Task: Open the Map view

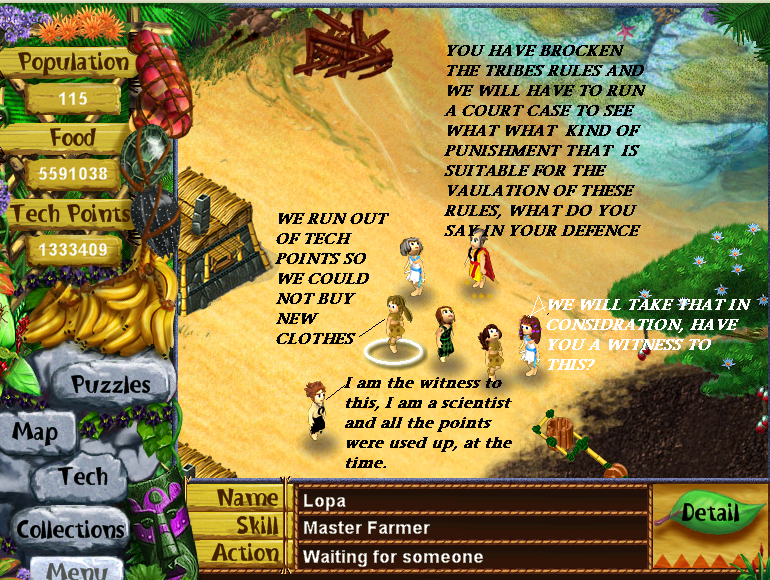Action: (35, 433)
